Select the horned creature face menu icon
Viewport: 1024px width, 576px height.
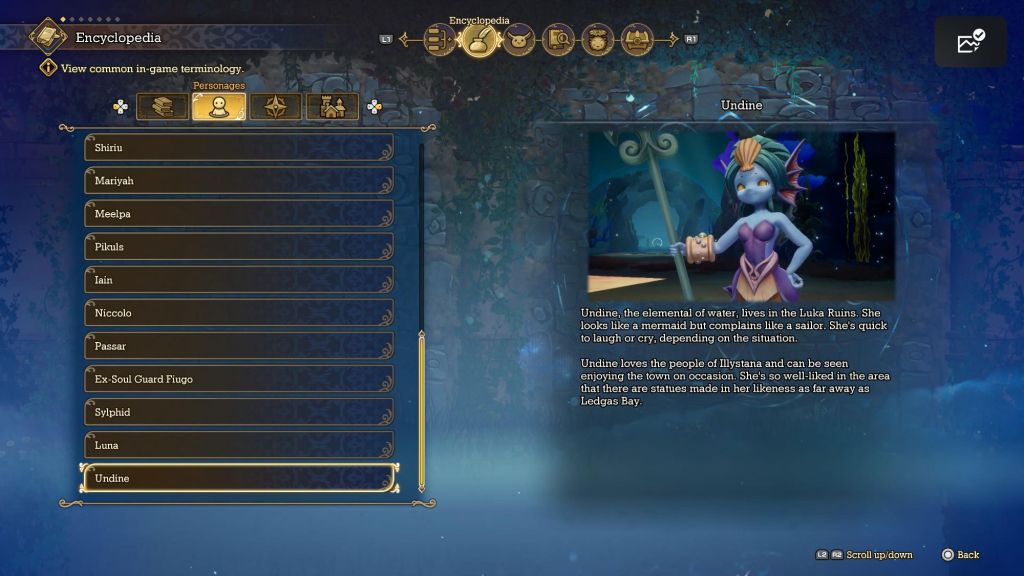pyautogui.click(x=518, y=40)
